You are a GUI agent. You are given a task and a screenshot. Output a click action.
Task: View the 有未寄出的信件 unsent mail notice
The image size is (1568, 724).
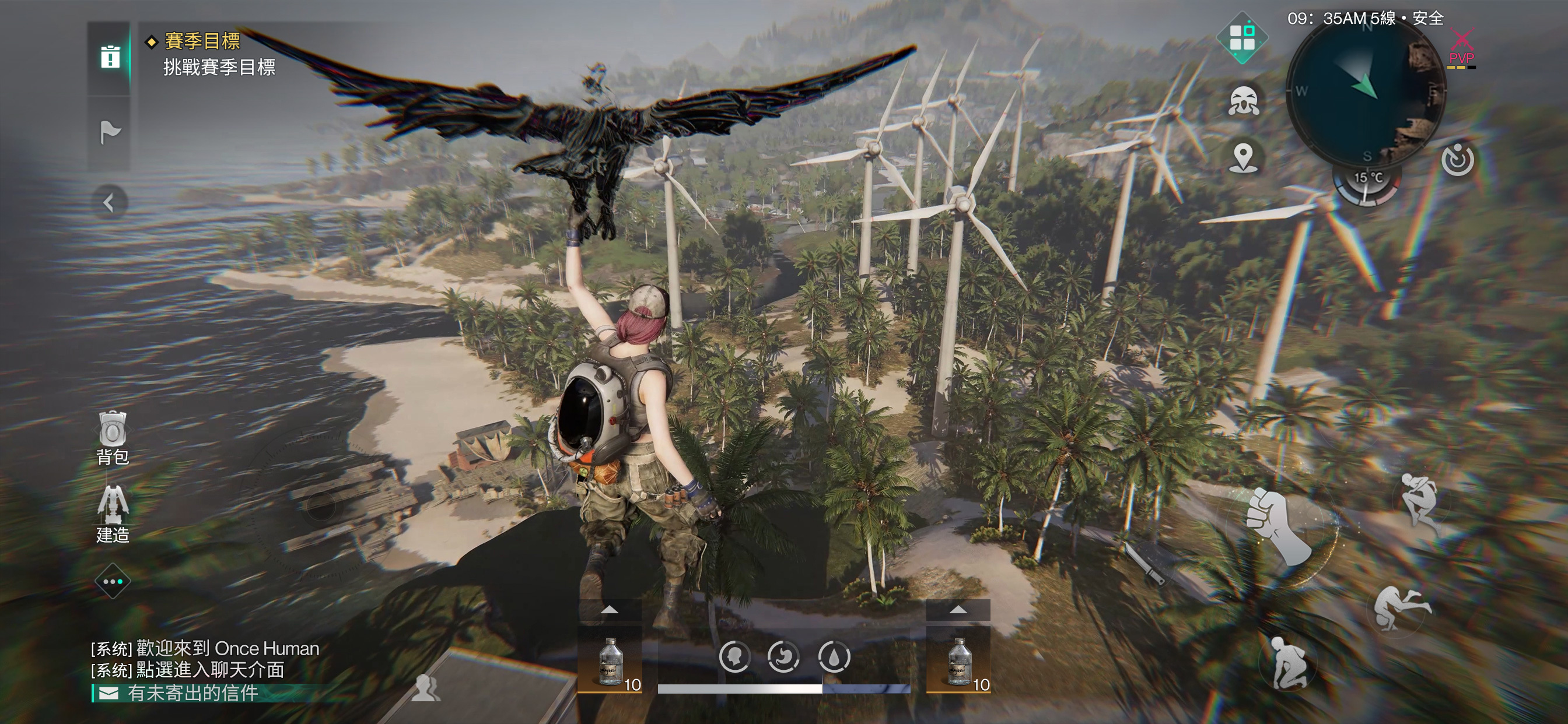[x=193, y=693]
